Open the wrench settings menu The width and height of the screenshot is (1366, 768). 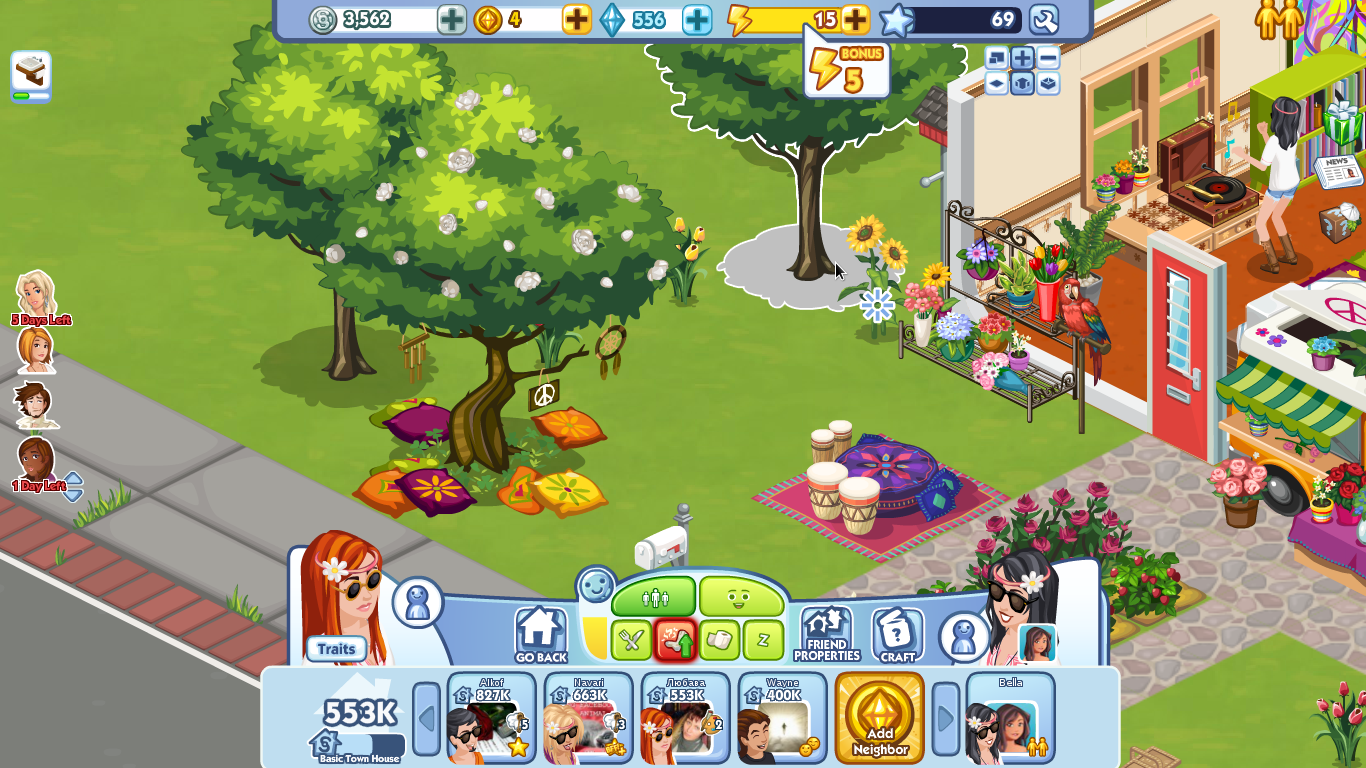pyautogui.click(x=1043, y=20)
